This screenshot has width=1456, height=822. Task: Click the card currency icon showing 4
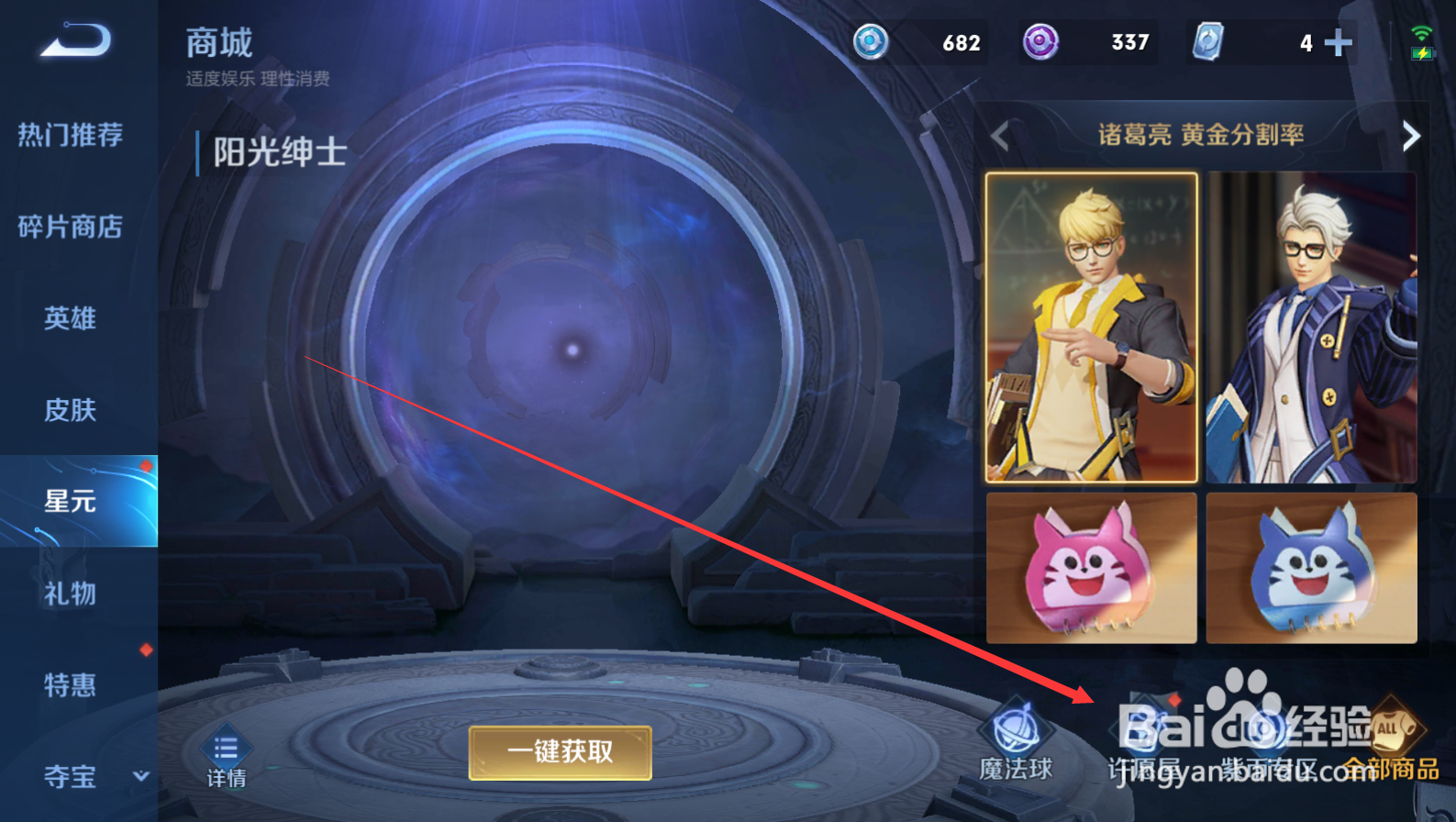click(x=1209, y=42)
